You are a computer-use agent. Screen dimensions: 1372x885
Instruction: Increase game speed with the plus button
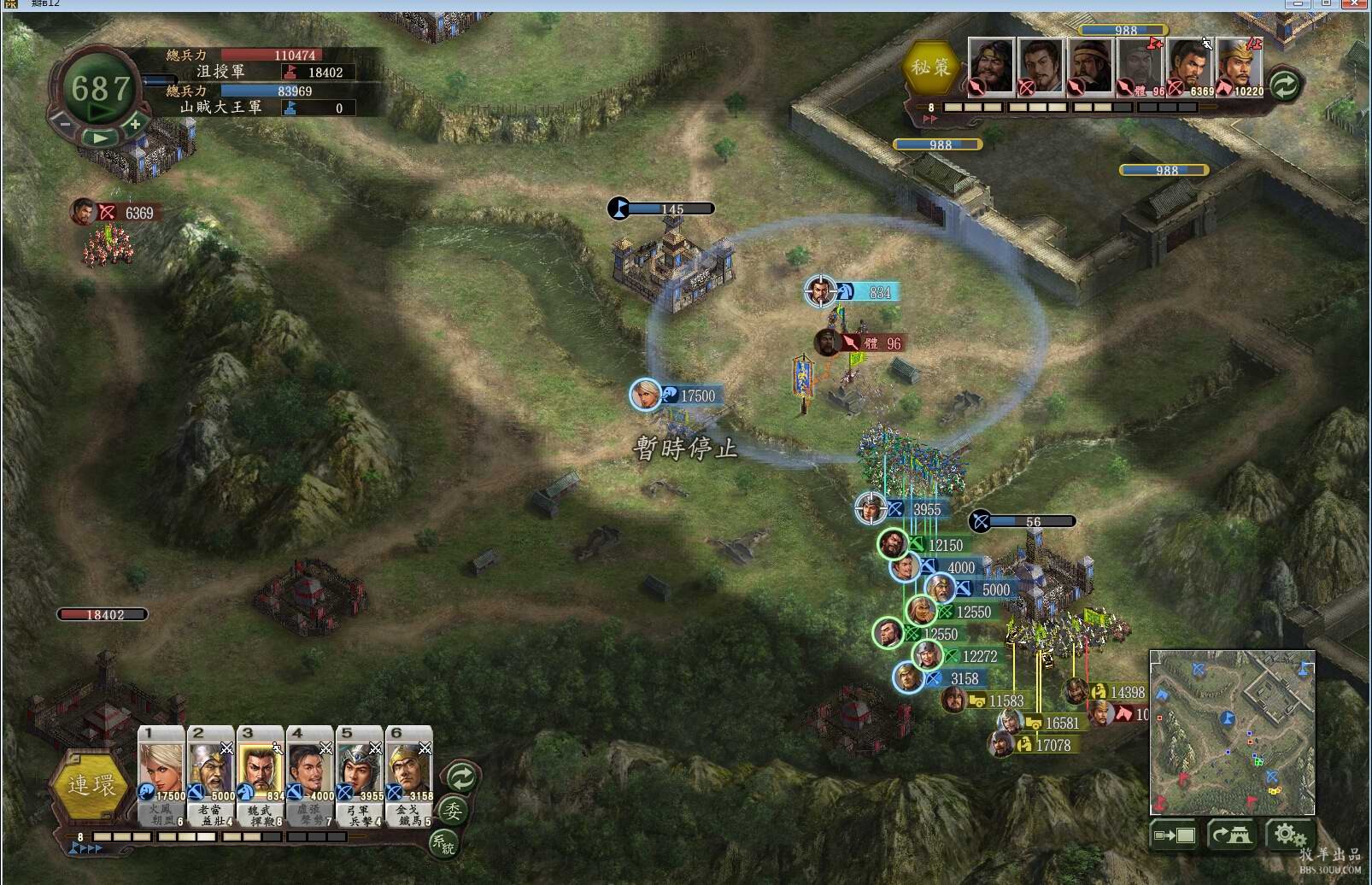(x=135, y=124)
